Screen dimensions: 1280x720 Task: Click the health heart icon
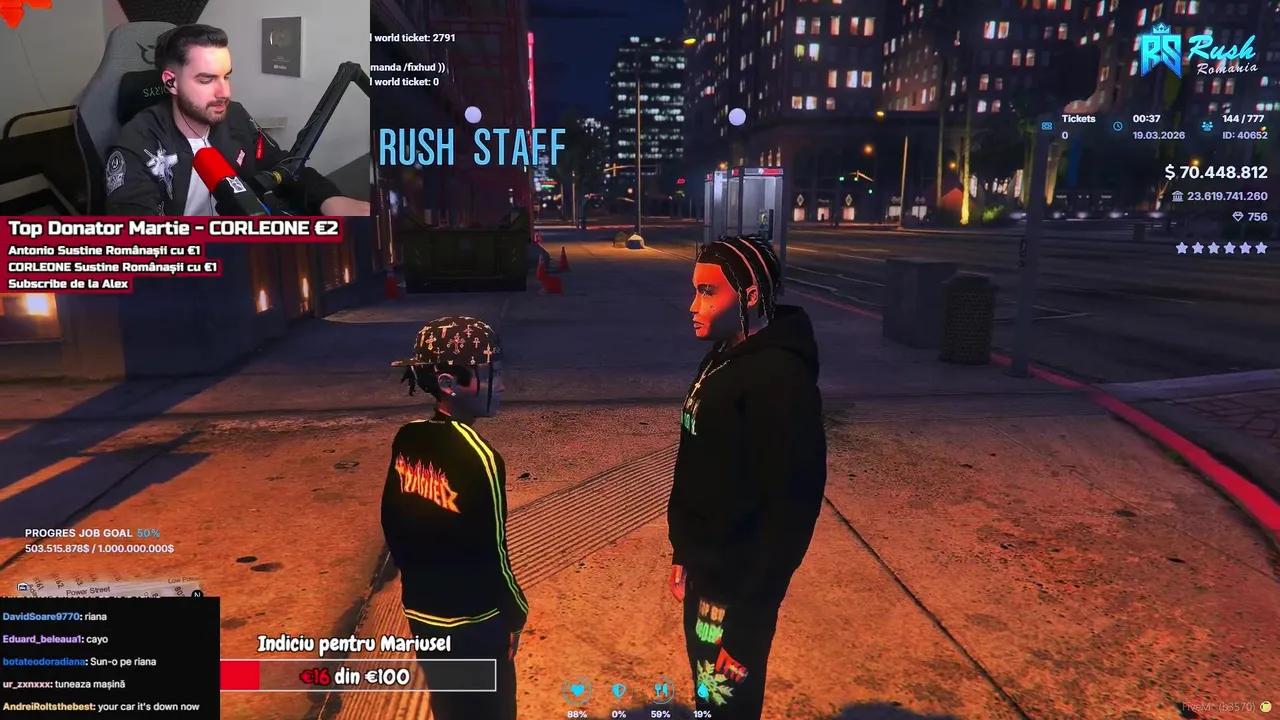pos(578,689)
